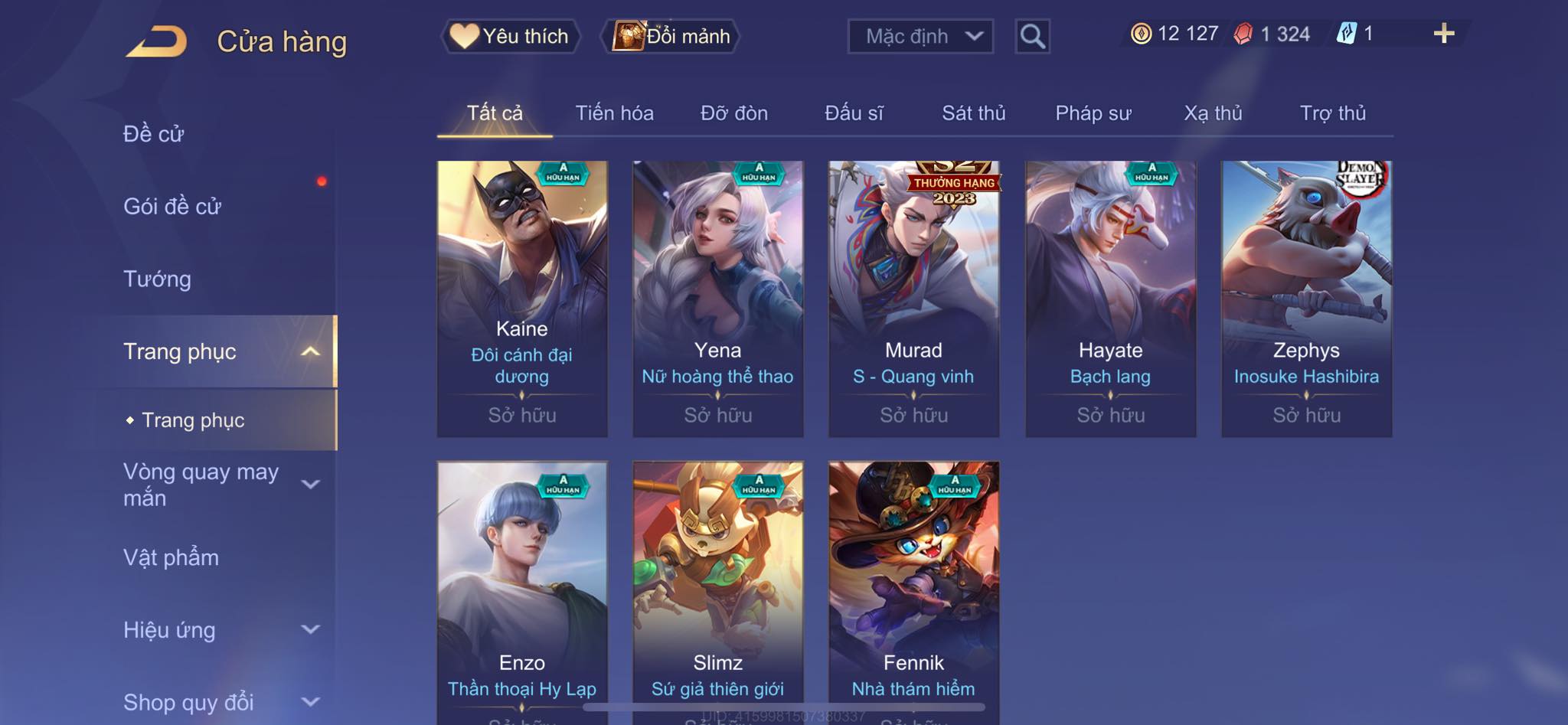Screen dimensions: 1568x725
Task: Open the Đề cử menu entry
Action: click(154, 134)
